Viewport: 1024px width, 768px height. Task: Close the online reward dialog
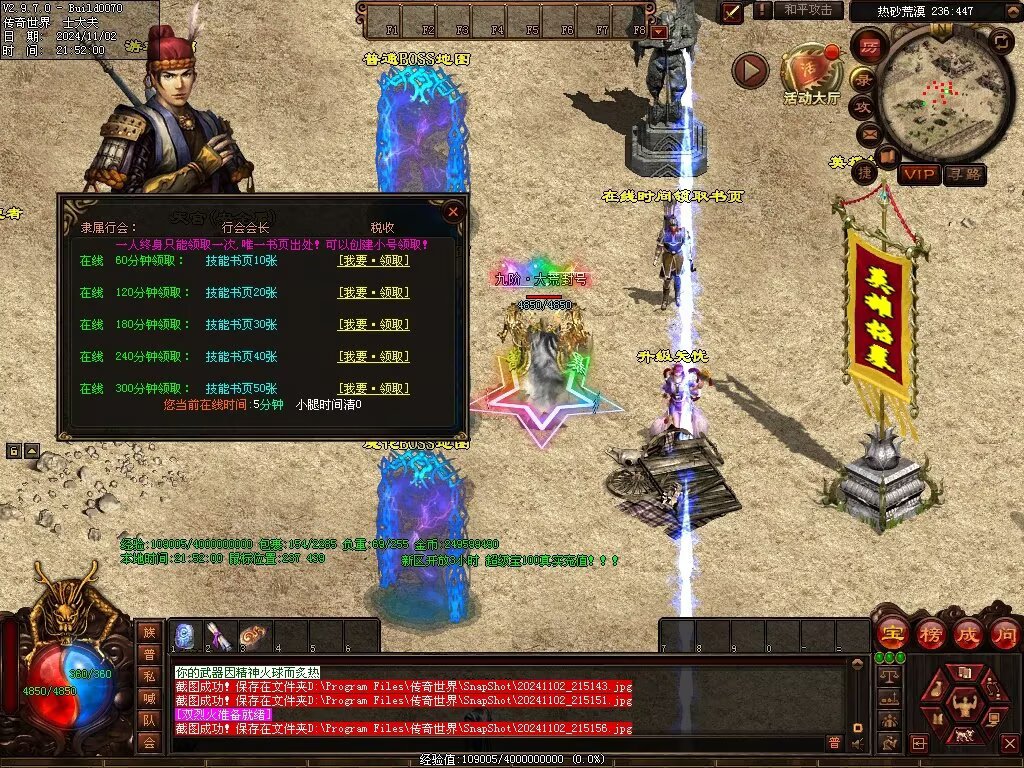pyautogui.click(x=453, y=212)
